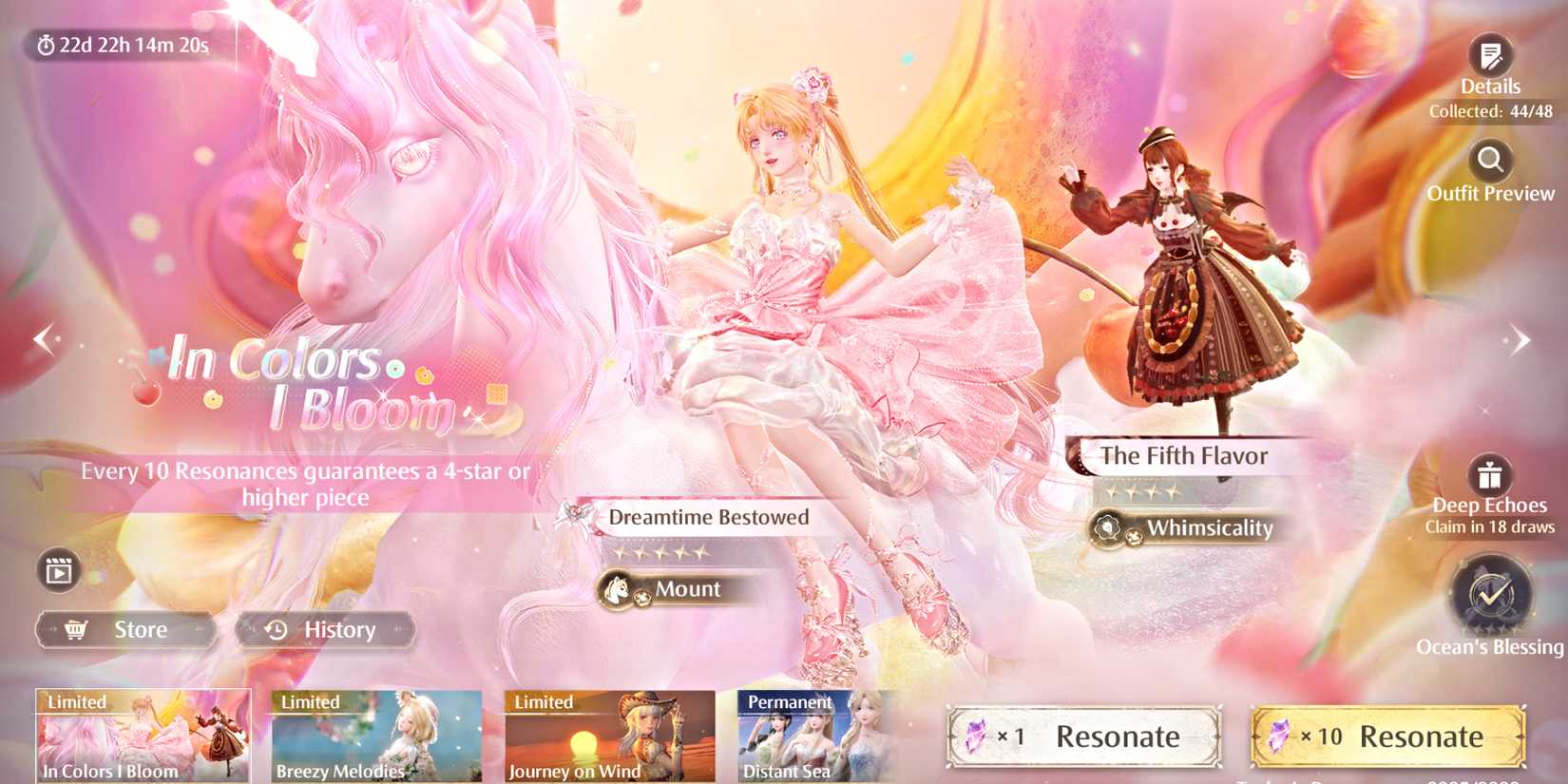Select the Ocean's Blessing icon
Image resolution: width=1568 pixels, height=784 pixels.
(1490, 596)
